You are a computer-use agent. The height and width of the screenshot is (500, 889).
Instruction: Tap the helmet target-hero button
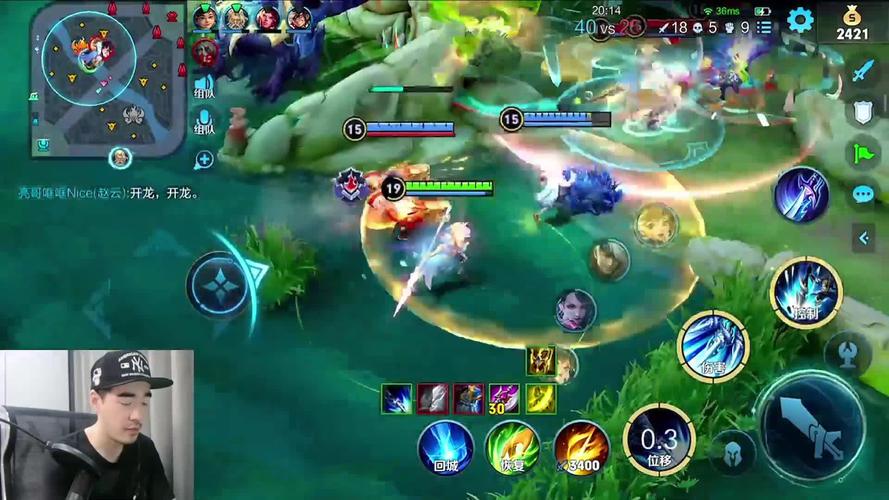[733, 452]
